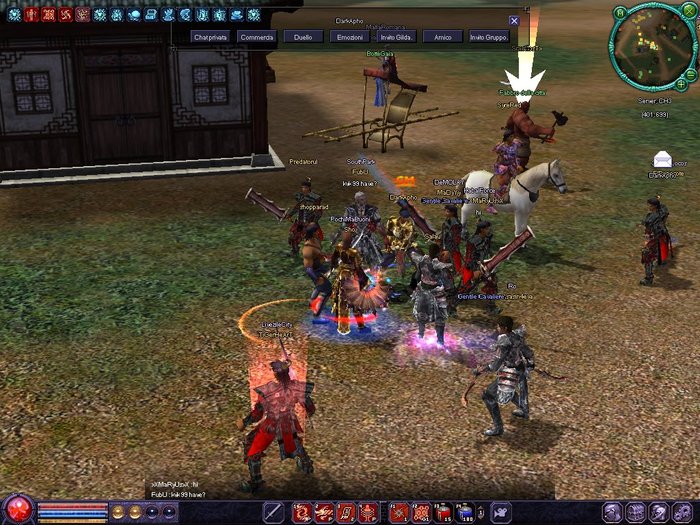This screenshot has width=700, height=525.
Task: Click the rightmost system button in bottom bar
Action: click(x=687, y=512)
